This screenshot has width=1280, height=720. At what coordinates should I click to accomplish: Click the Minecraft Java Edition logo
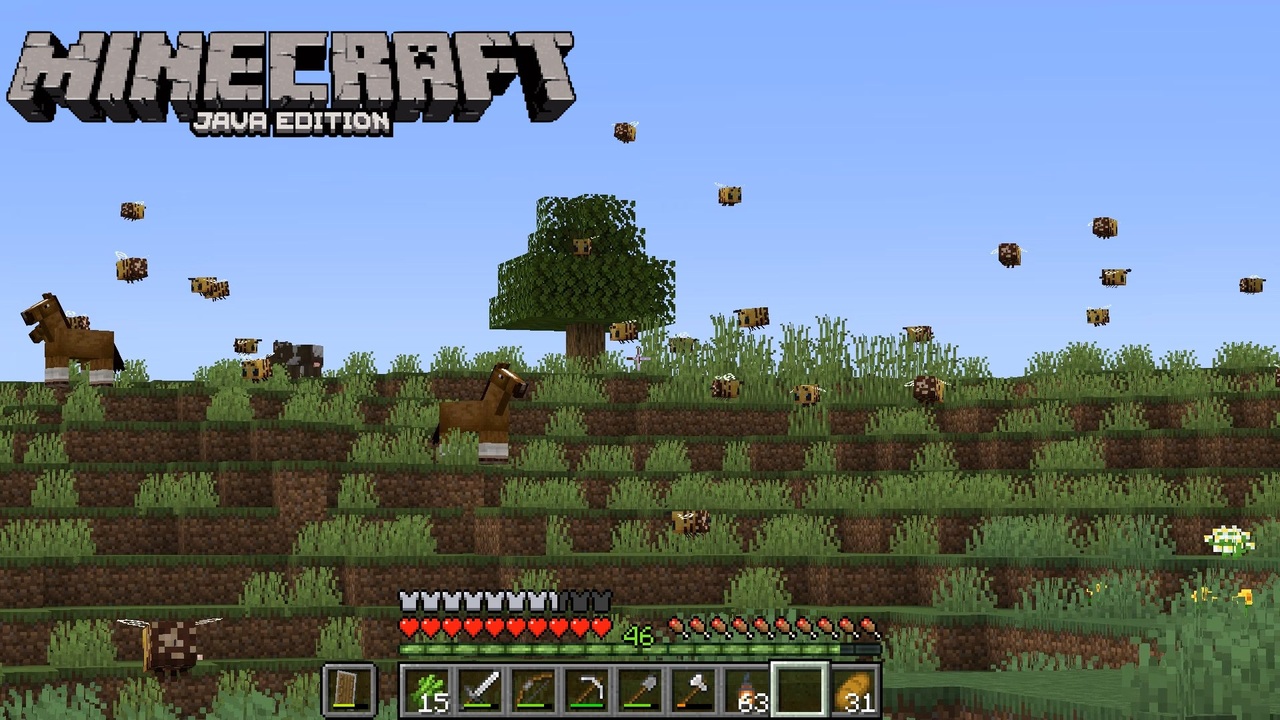[x=290, y=75]
